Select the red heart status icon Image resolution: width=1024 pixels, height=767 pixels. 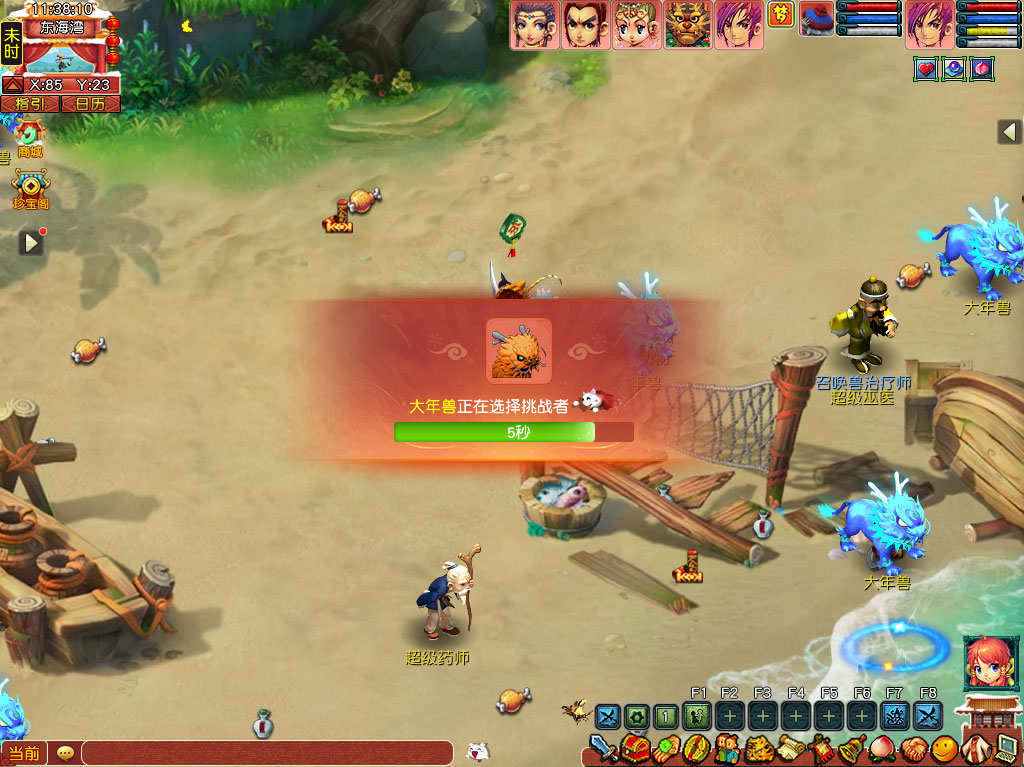925,69
